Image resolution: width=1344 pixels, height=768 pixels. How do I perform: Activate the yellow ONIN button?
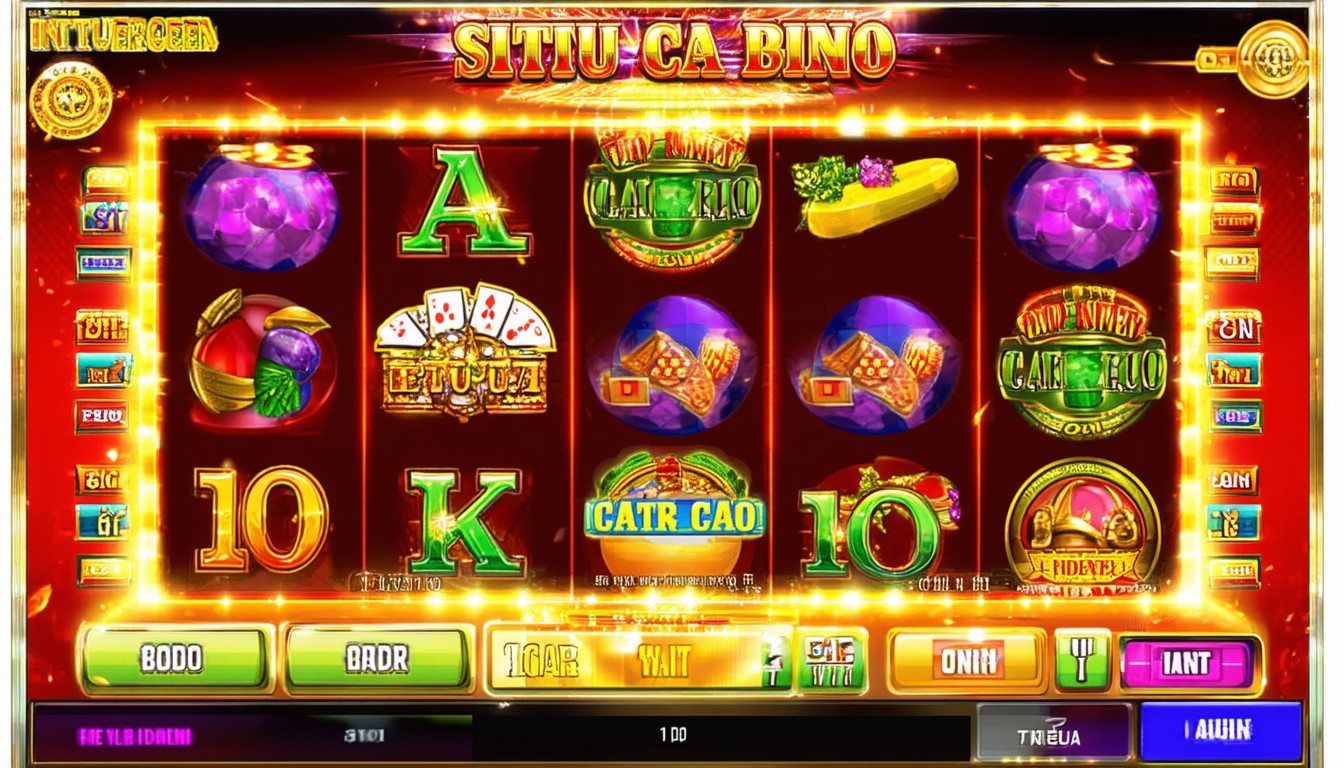pyautogui.click(x=966, y=661)
